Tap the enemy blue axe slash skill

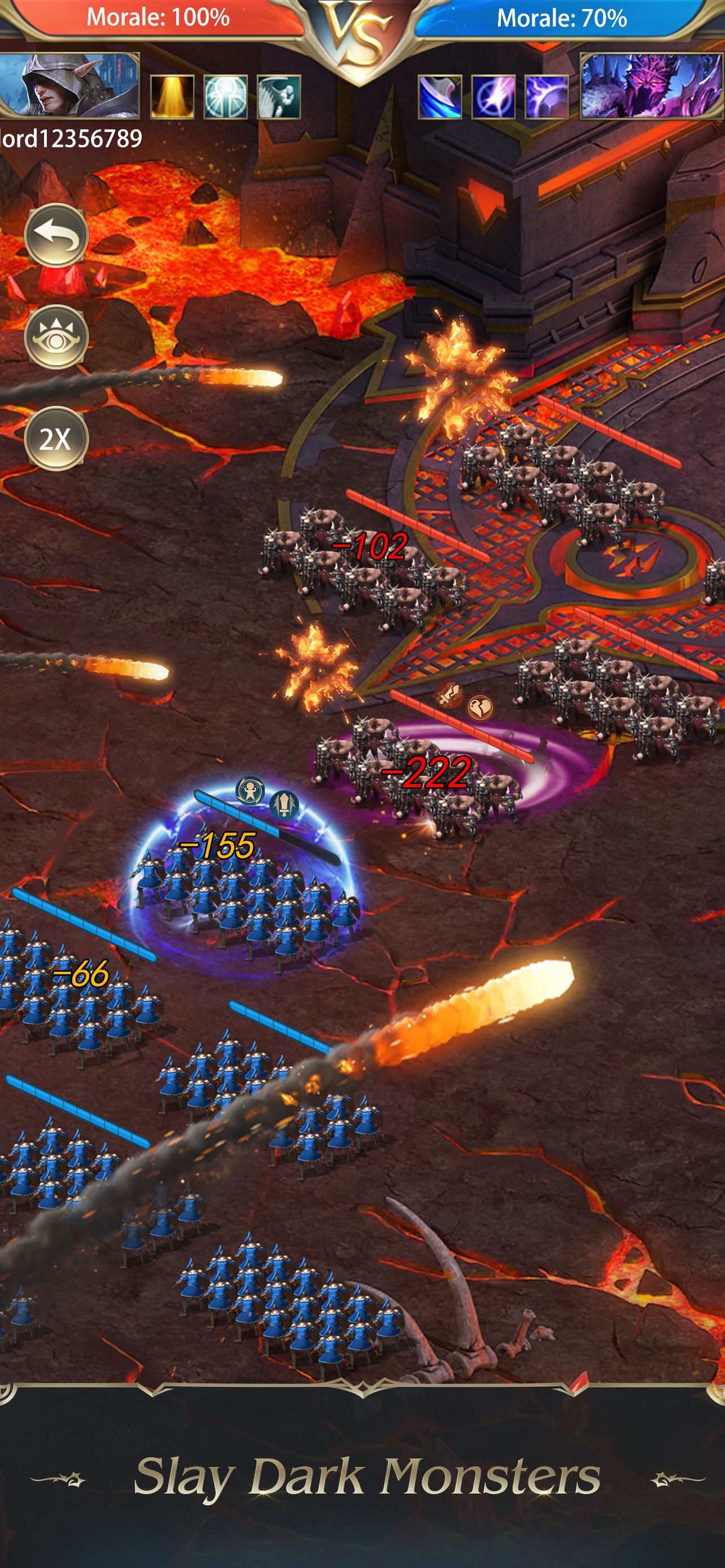(x=439, y=97)
